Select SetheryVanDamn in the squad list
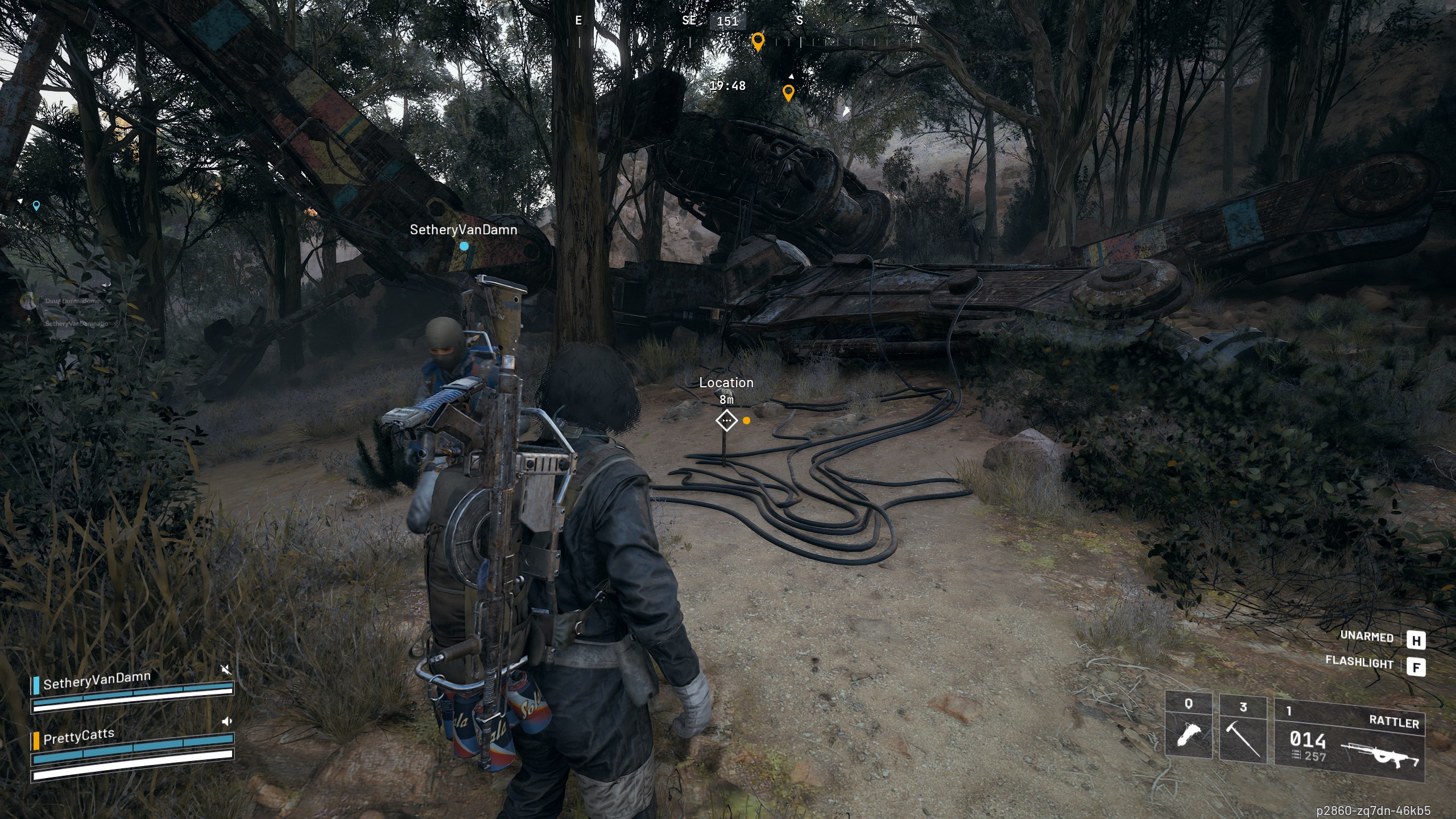This screenshot has height=819, width=1456. click(97, 680)
